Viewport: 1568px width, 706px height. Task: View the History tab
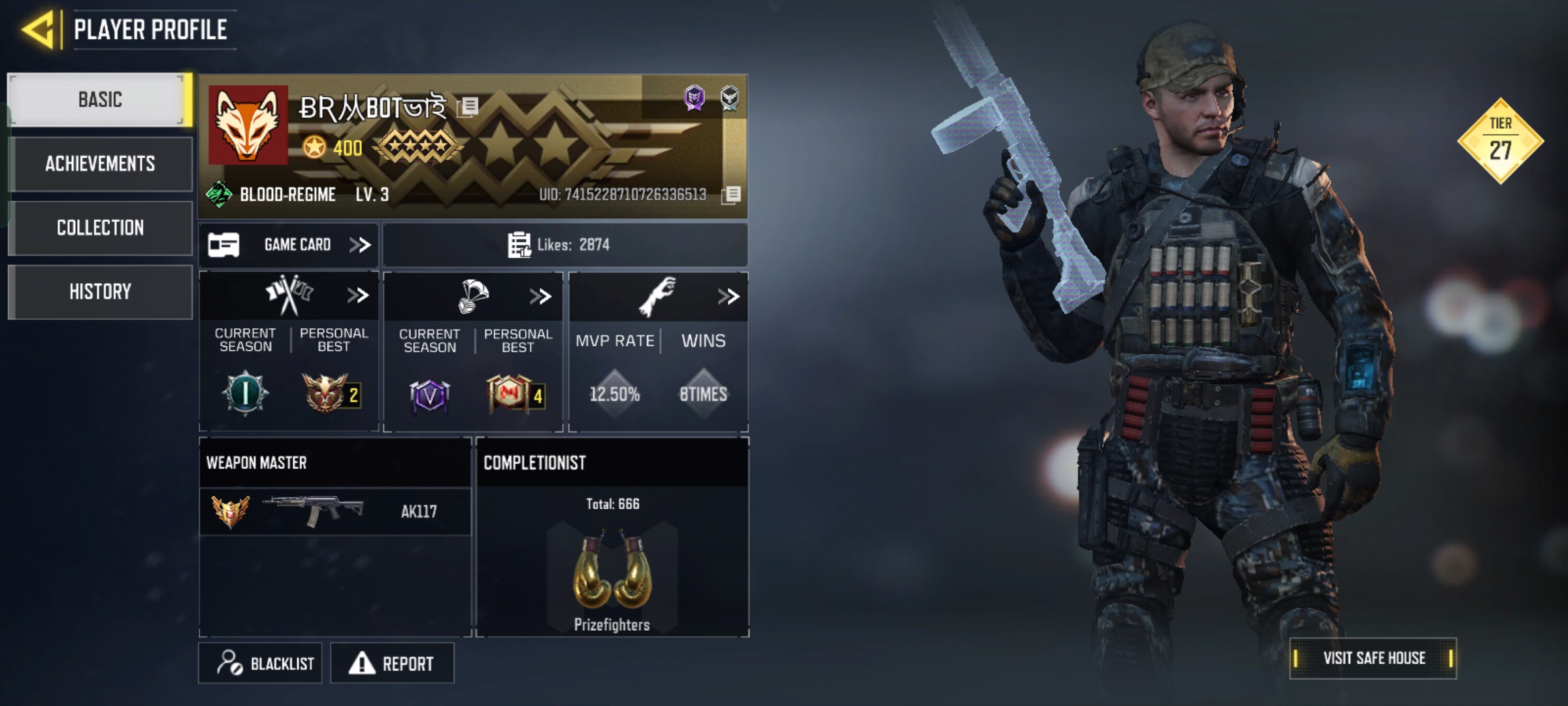pyautogui.click(x=100, y=292)
